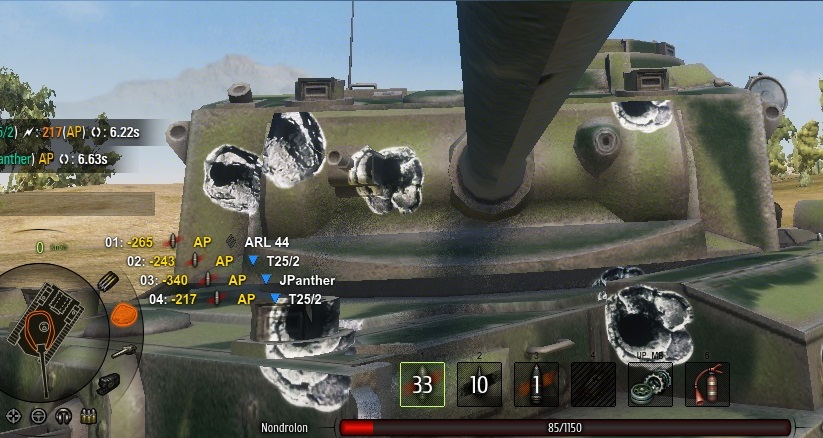This screenshot has width=823, height=438.
Task: Click the radio operator headphones icon
Action: [64, 415]
